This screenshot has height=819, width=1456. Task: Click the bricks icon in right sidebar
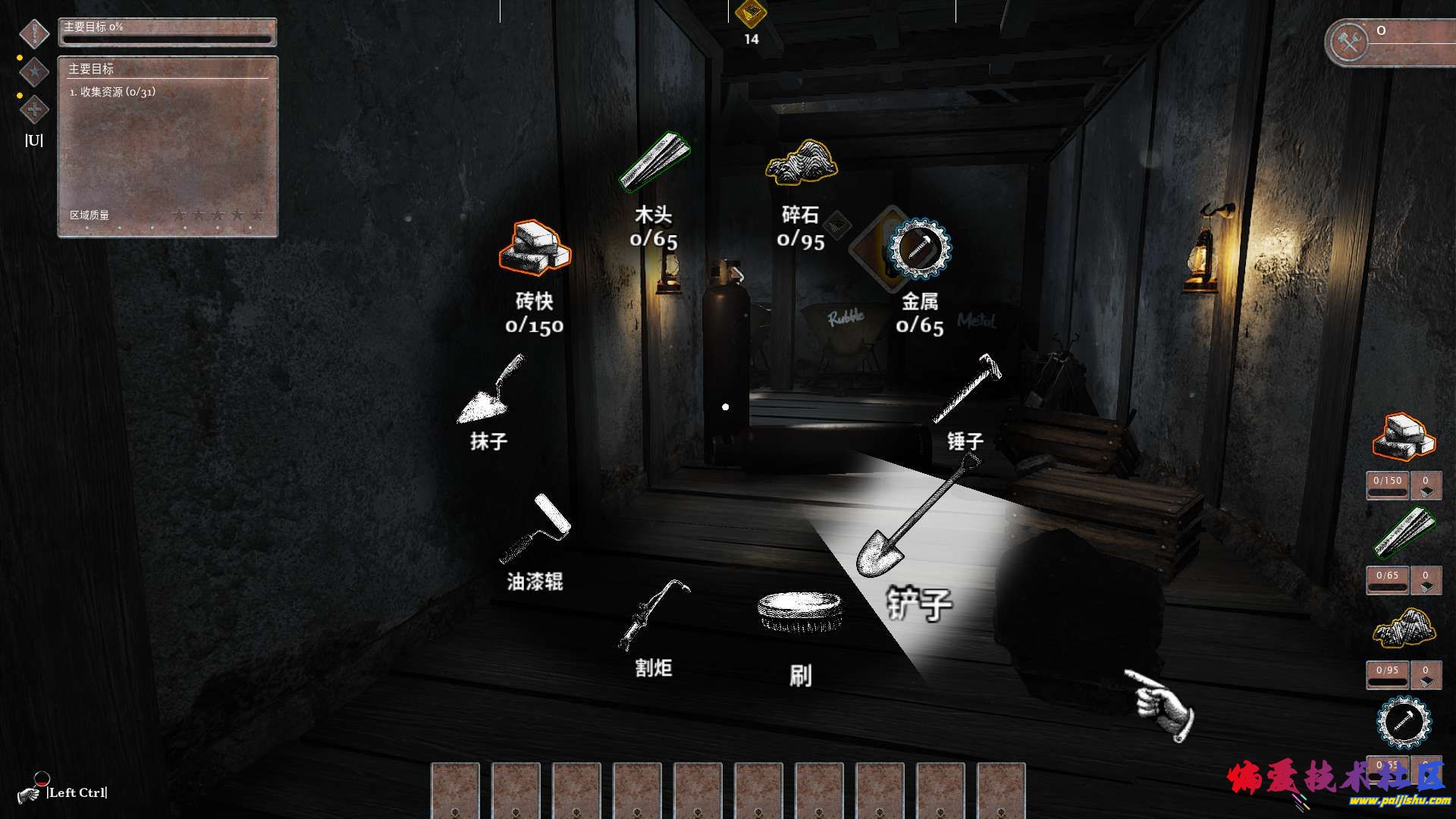tap(1404, 437)
